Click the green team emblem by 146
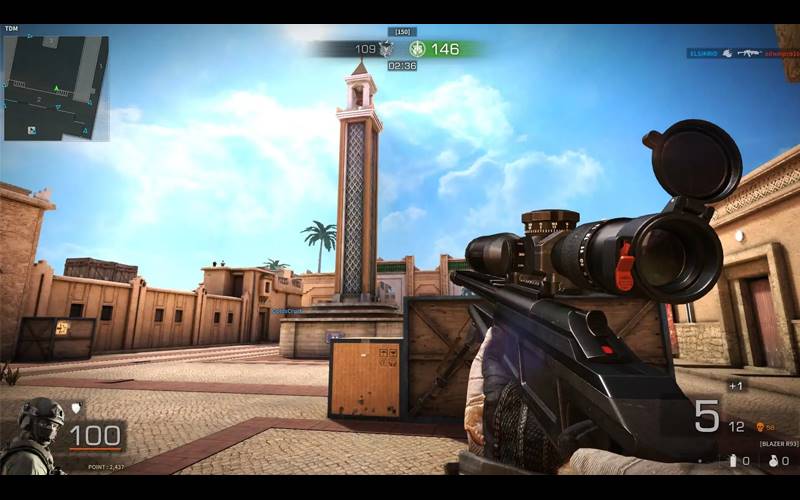The image size is (800, 500). pos(418,48)
